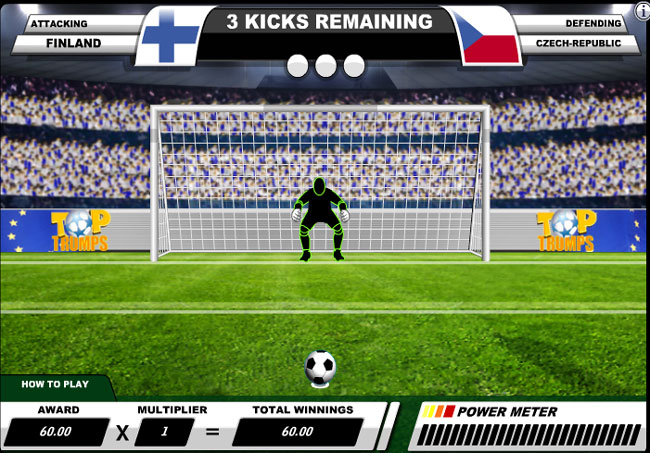Screen dimensions: 650x453
Task: Open the How To Play instructions
Action: pos(55,385)
